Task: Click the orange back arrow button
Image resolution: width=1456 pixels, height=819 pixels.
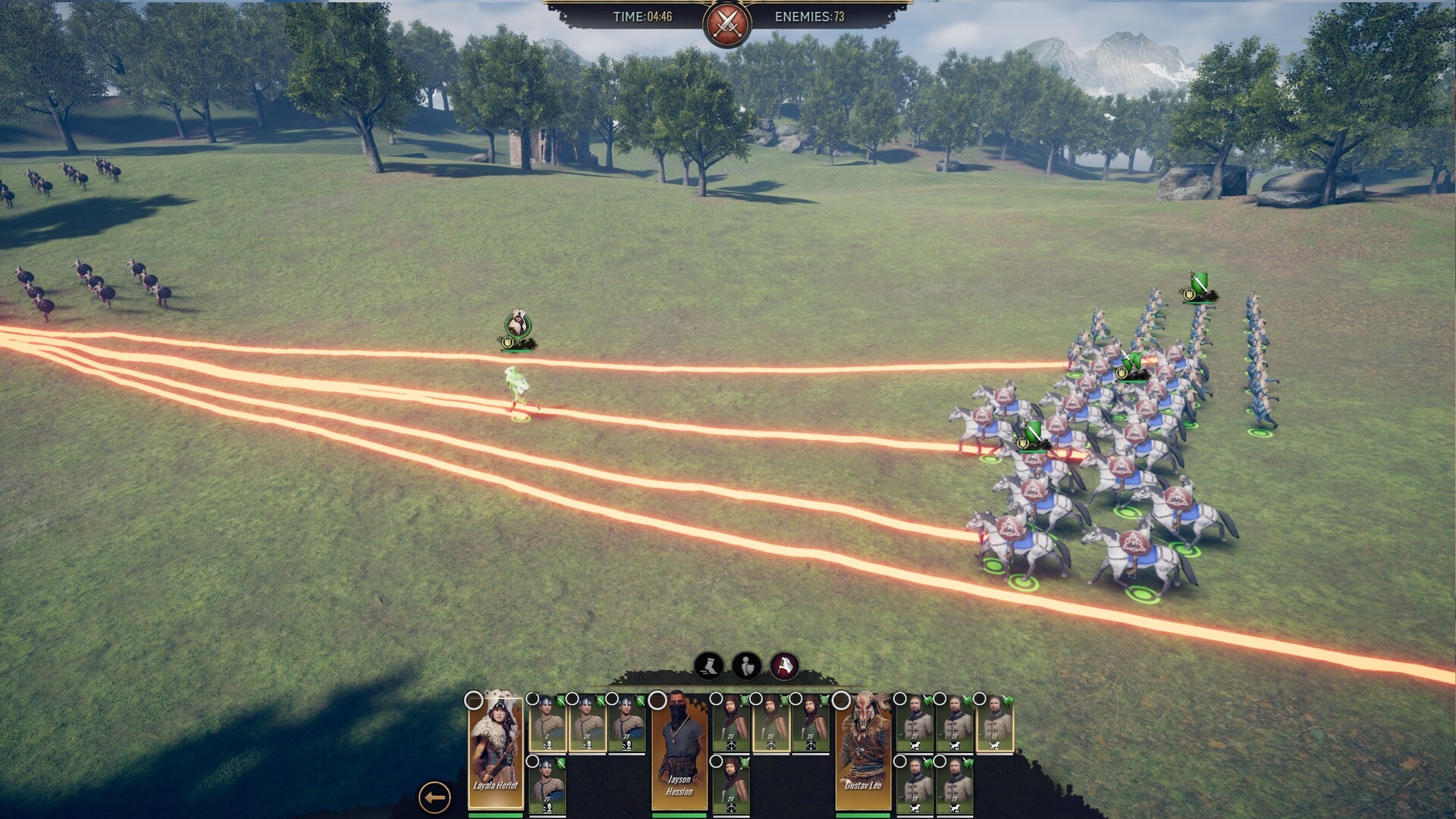Action: coord(435,797)
